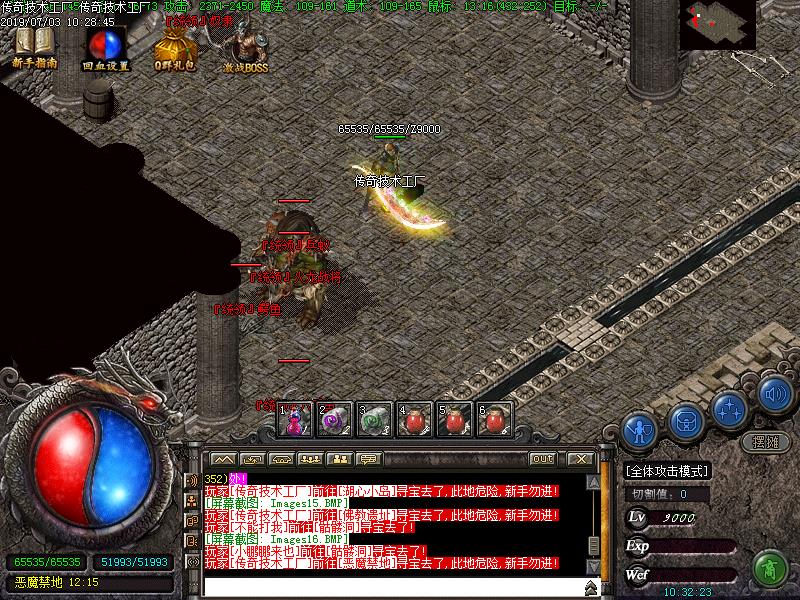Open the 激战BOSS menu
800x600 pixels.
(x=245, y=46)
